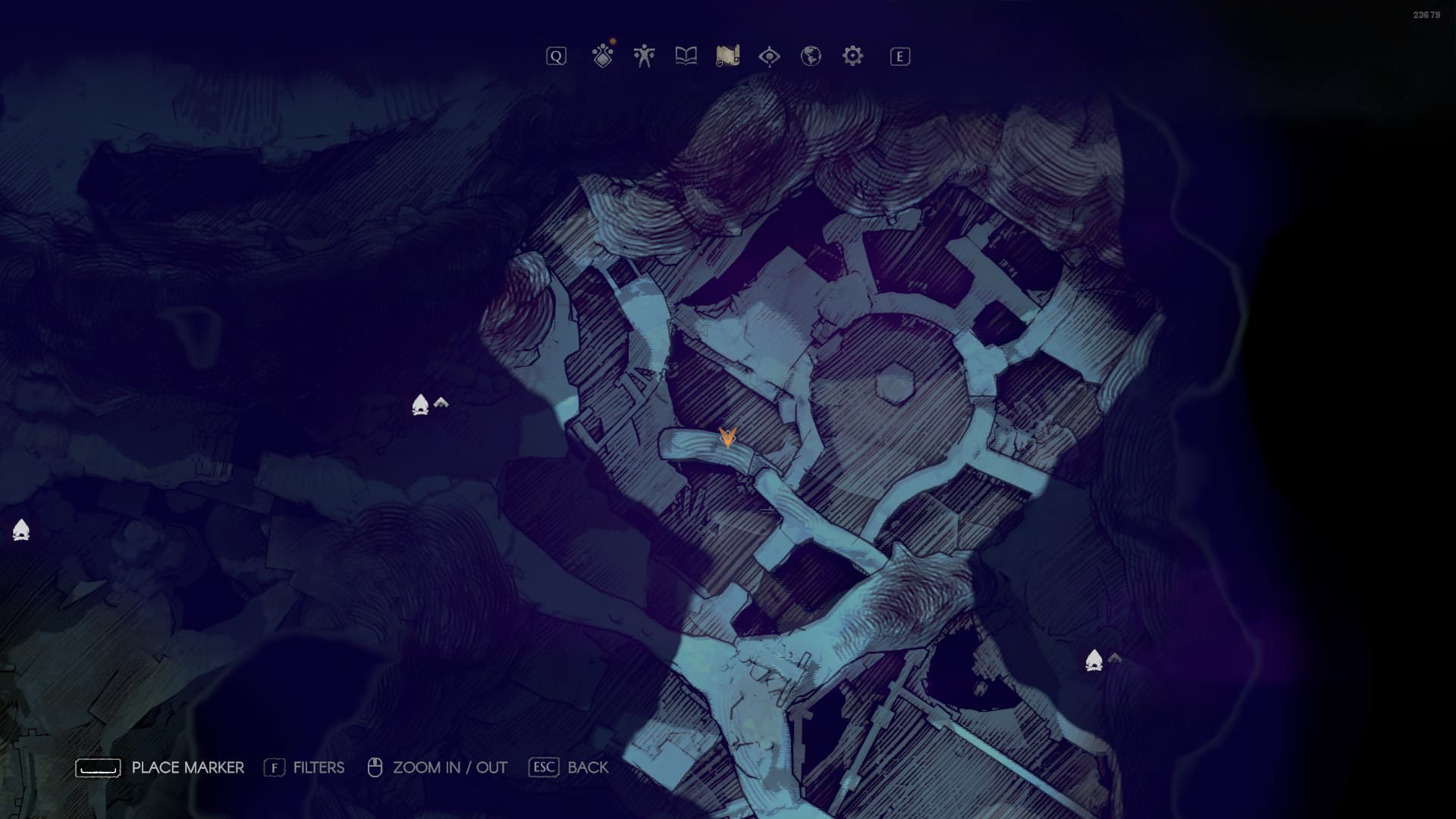
Task: Open the gear settings tab
Action: point(852,56)
